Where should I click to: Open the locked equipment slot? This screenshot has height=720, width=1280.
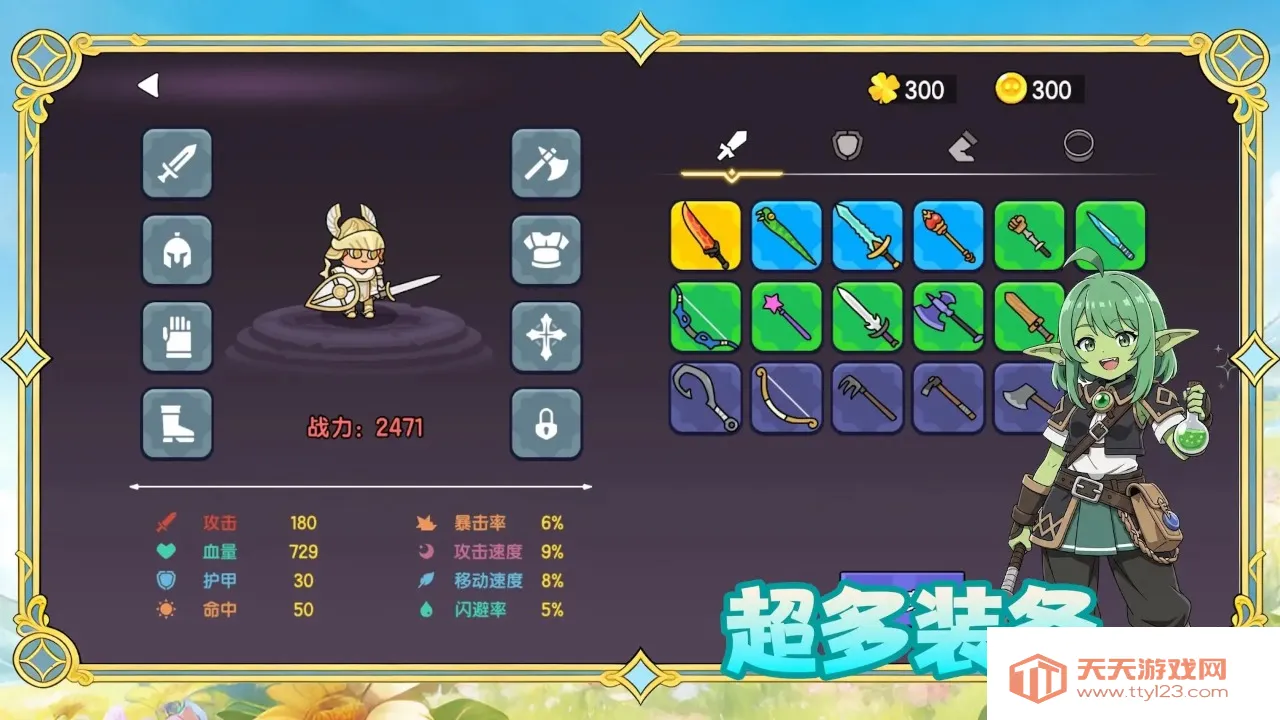(x=546, y=423)
